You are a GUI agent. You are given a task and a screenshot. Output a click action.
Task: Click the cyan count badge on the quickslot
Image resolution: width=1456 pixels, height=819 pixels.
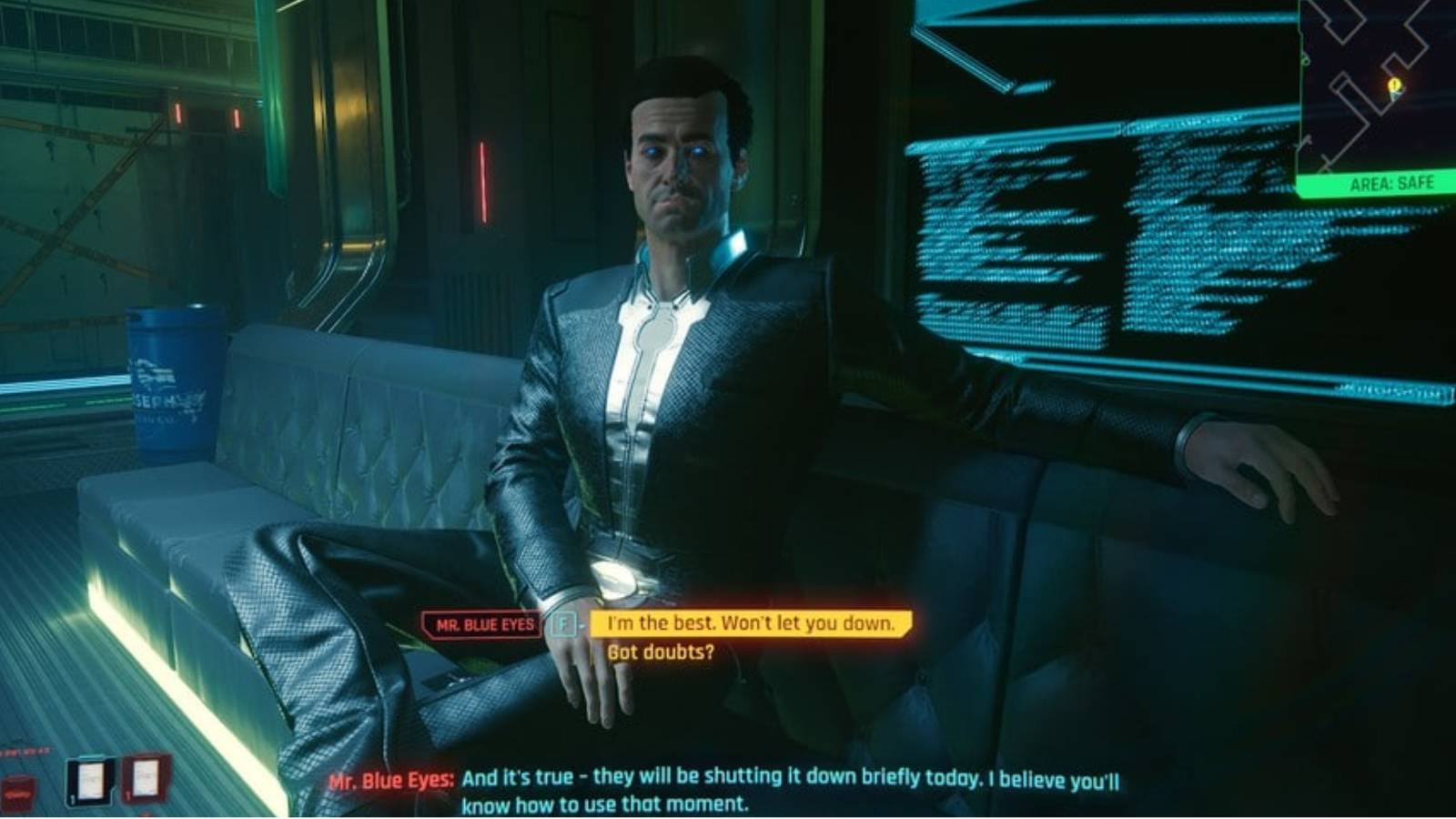pyautogui.click(x=73, y=797)
